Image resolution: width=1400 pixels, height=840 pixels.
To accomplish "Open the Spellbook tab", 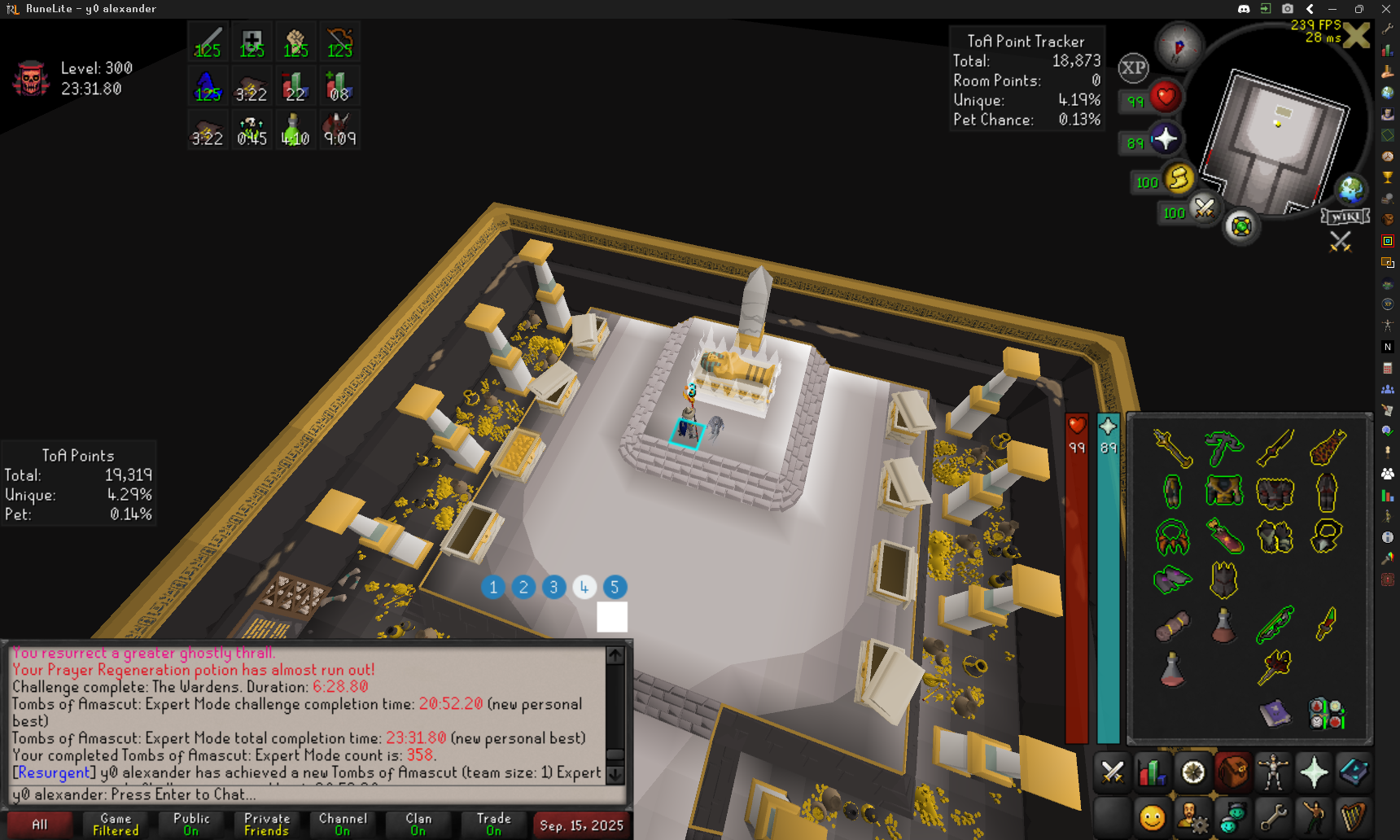I will click(1354, 772).
